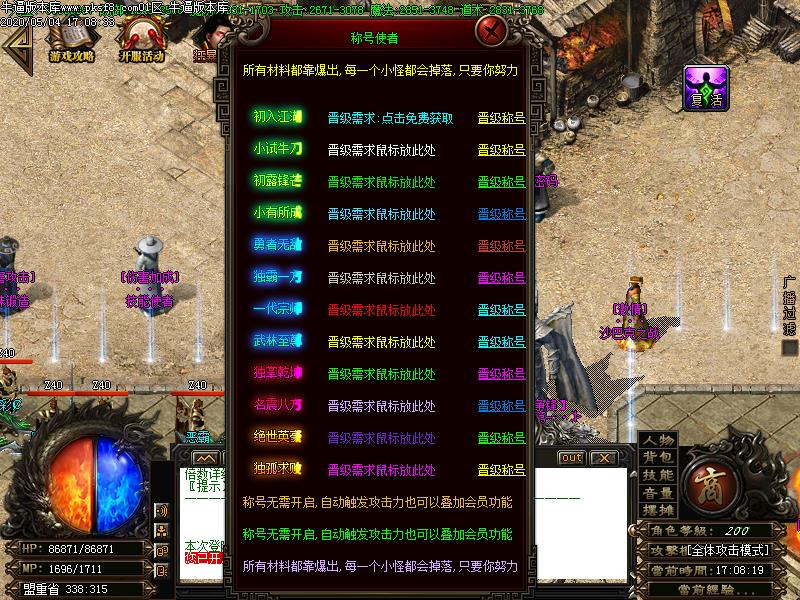Open the 人物 character panel
This screenshot has height=600, width=800.
pos(658,441)
